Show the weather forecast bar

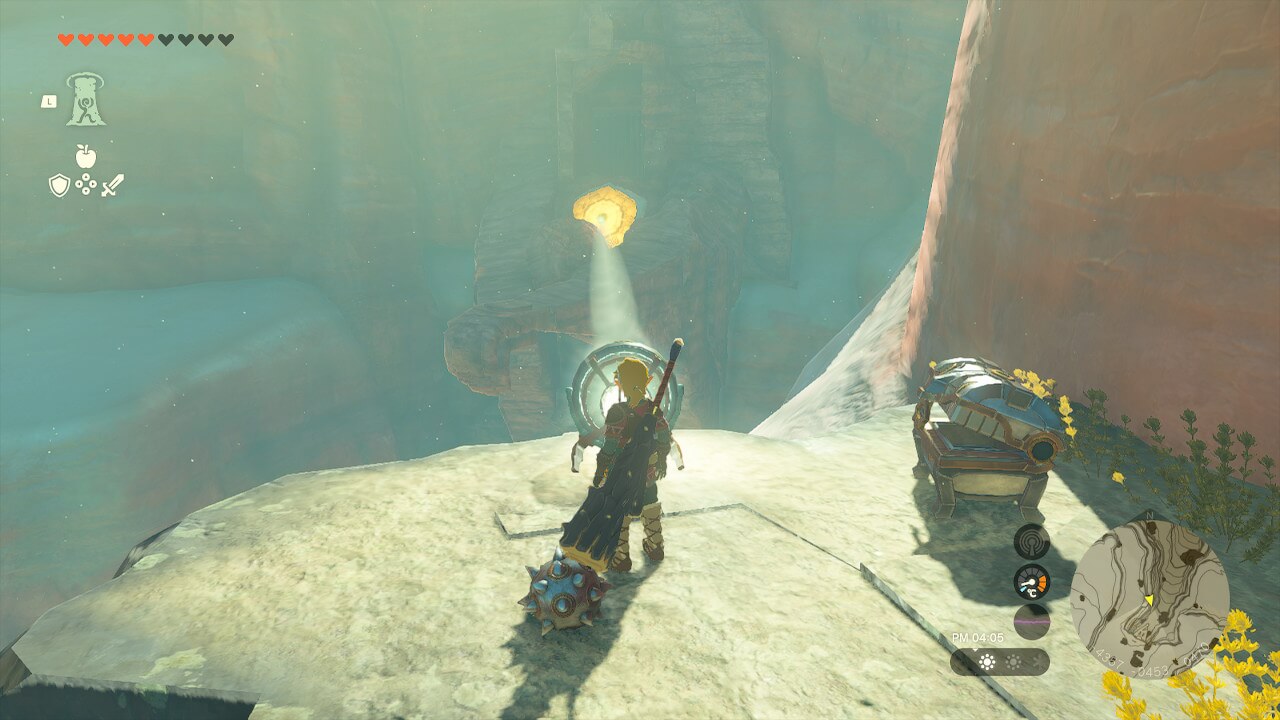point(999,662)
